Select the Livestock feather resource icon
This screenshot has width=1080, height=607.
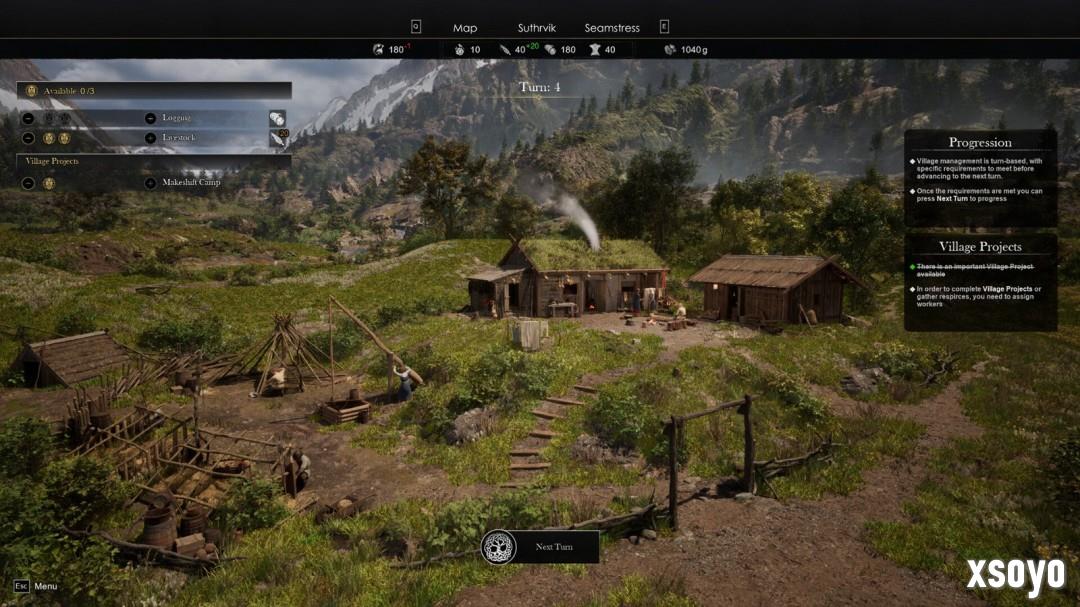[x=277, y=139]
